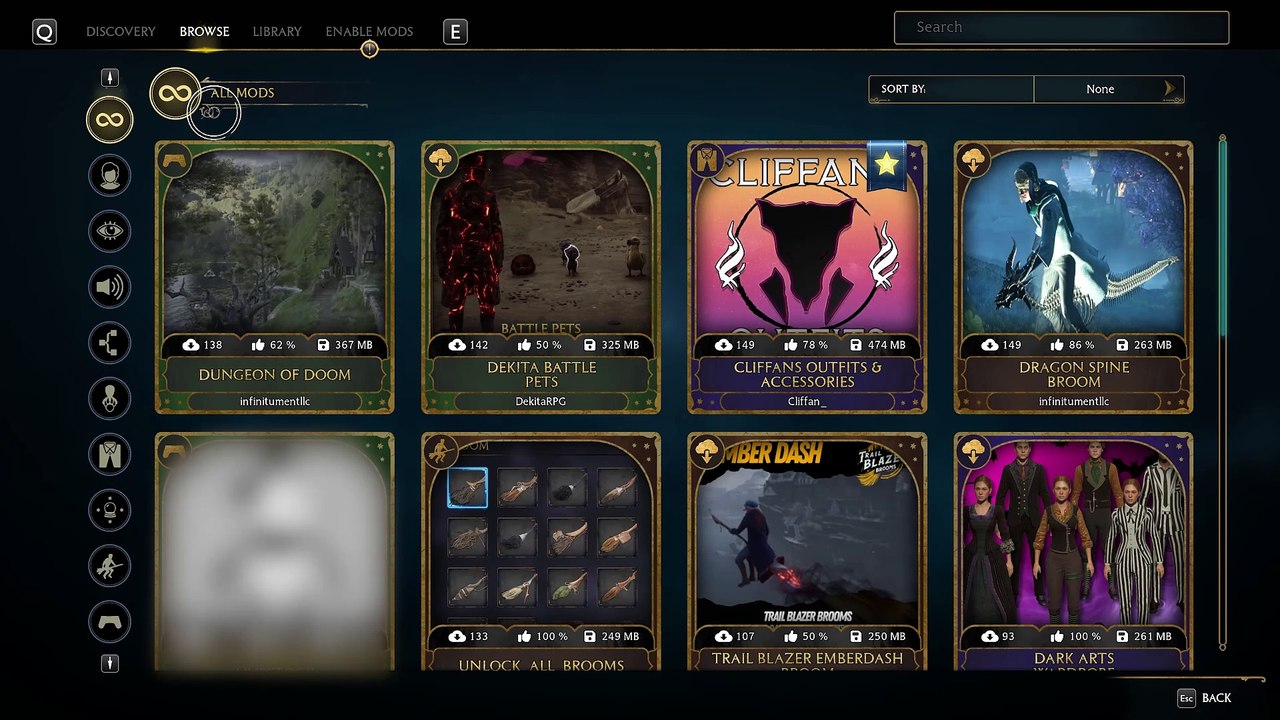Click the Search field
The width and height of the screenshot is (1280, 720).
tap(1061, 28)
